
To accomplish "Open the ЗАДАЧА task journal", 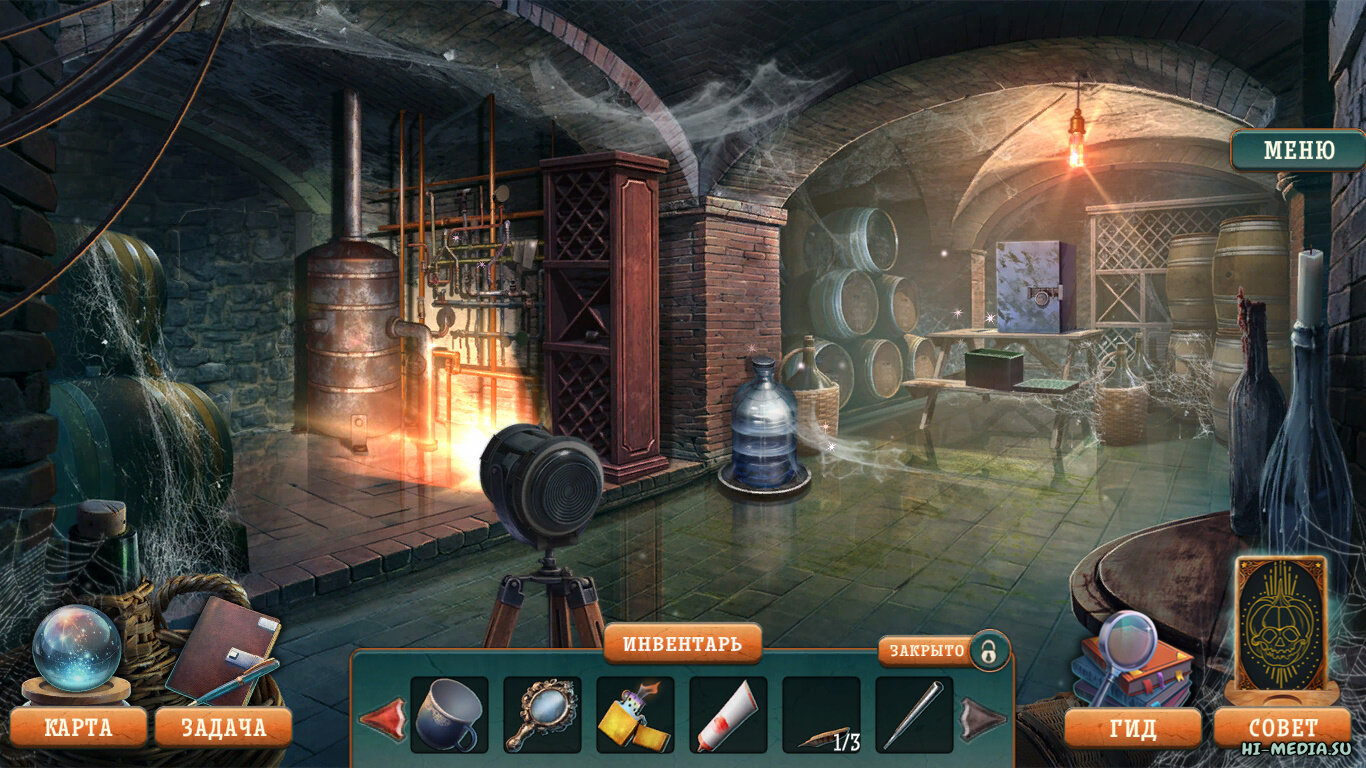I will [x=223, y=727].
